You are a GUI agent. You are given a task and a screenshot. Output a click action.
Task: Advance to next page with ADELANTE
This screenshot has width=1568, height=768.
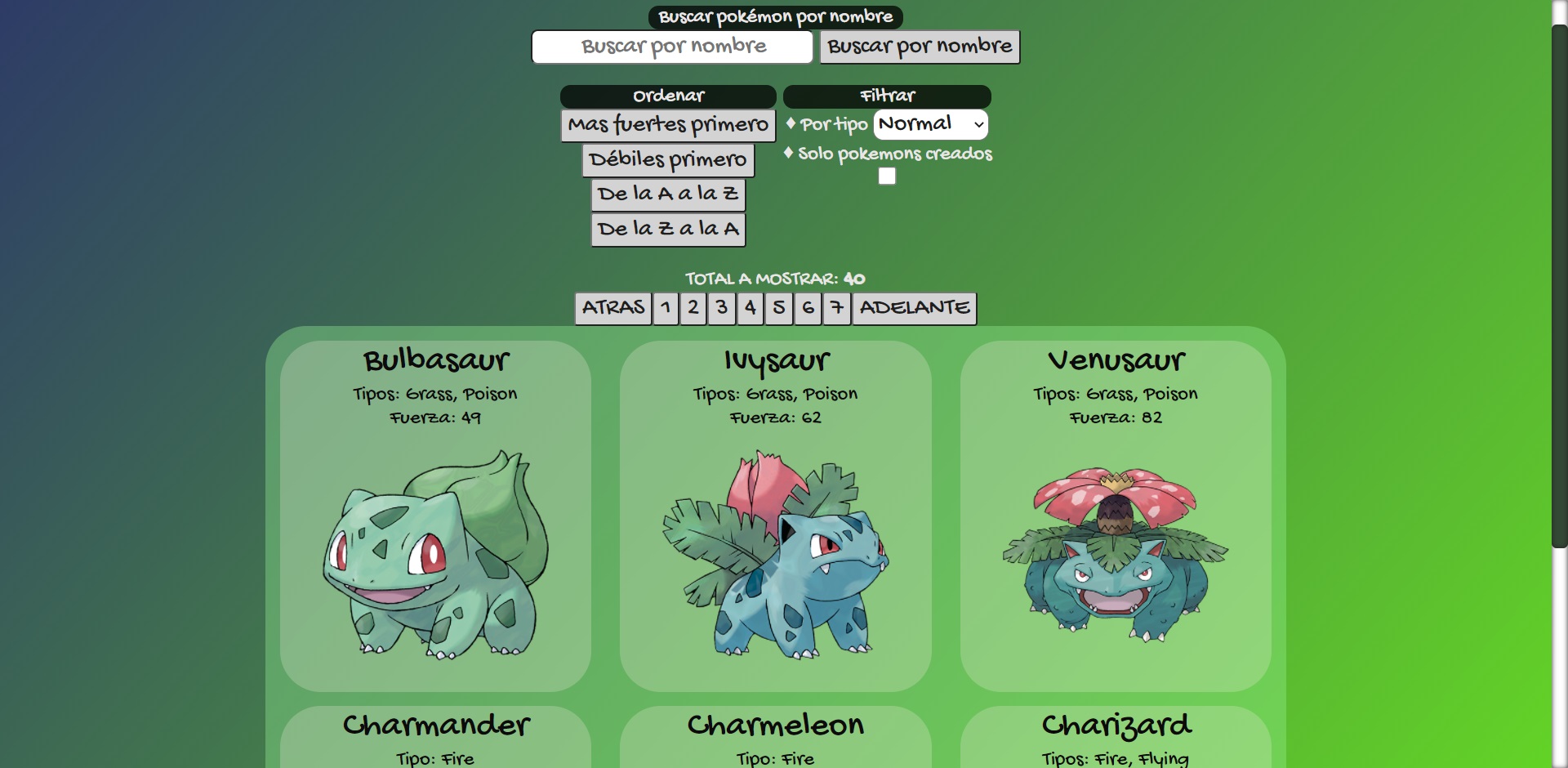click(914, 308)
